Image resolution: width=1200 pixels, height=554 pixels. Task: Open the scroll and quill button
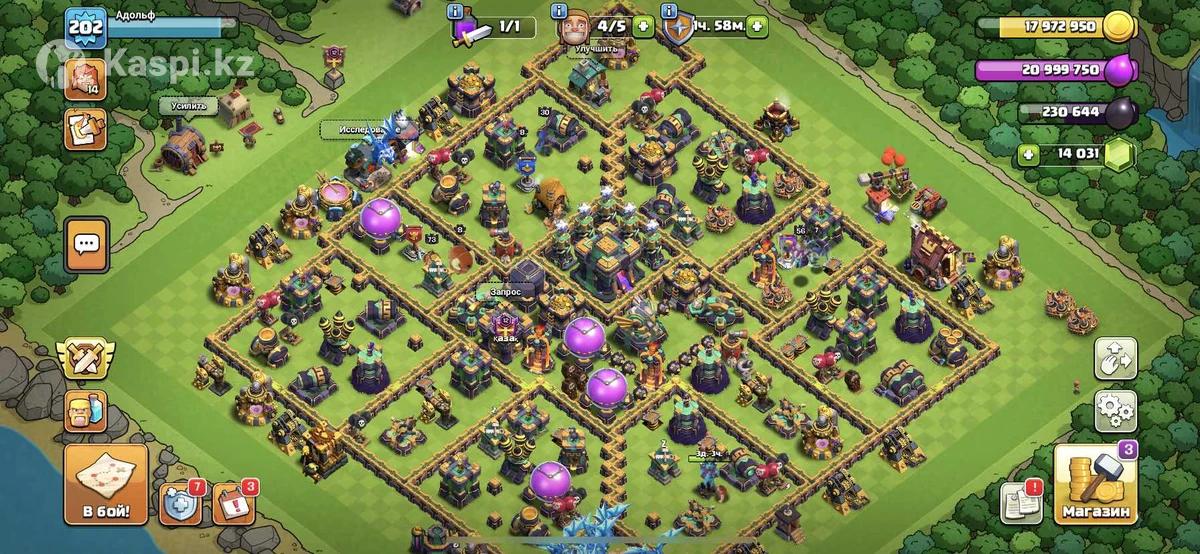coord(85,129)
